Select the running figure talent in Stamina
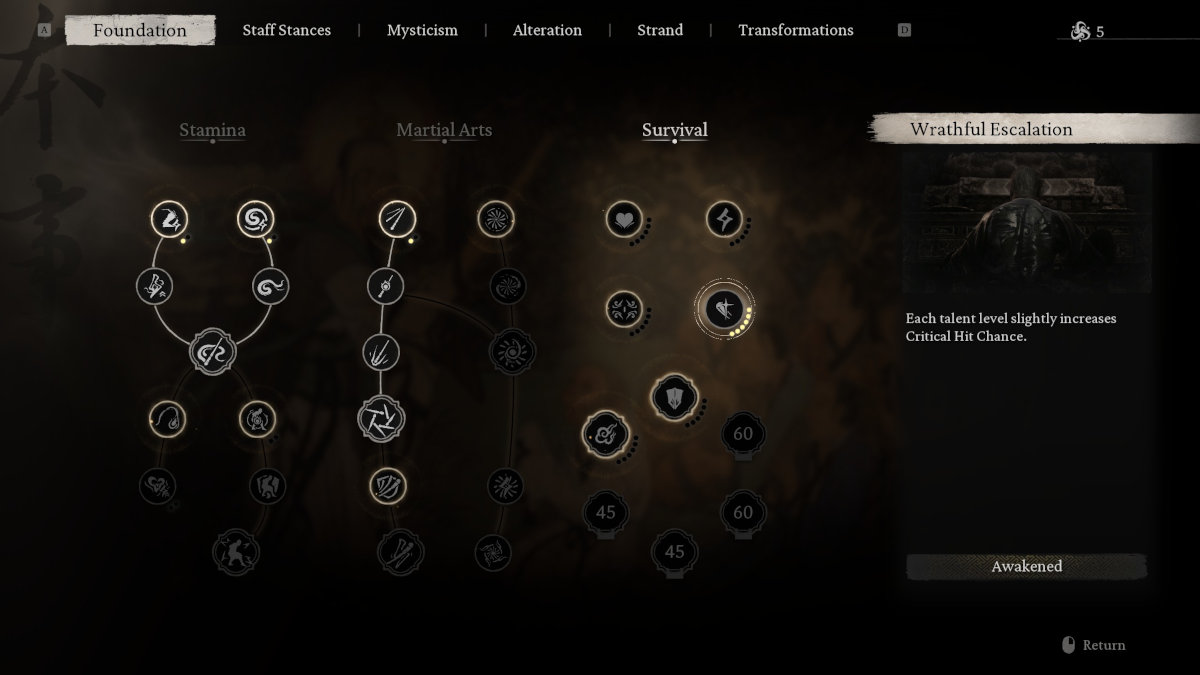This screenshot has width=1200, height=675. (236, 551)
